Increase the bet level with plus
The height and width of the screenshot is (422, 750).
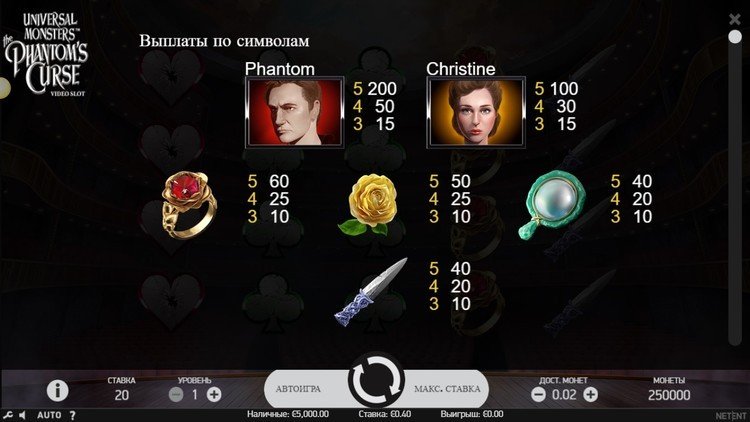click(214, 395)
